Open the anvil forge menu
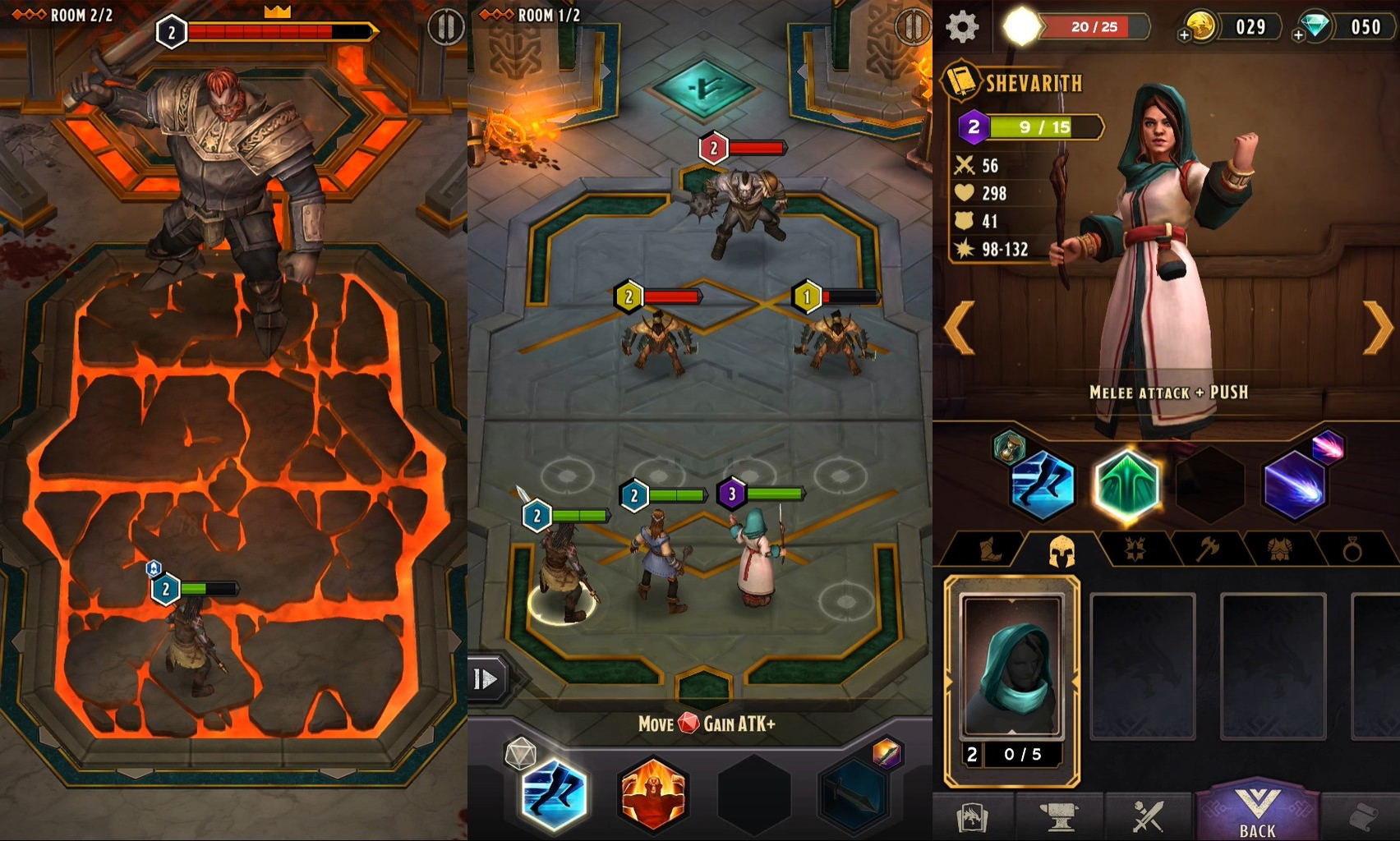 click(x=1059, y=816)
